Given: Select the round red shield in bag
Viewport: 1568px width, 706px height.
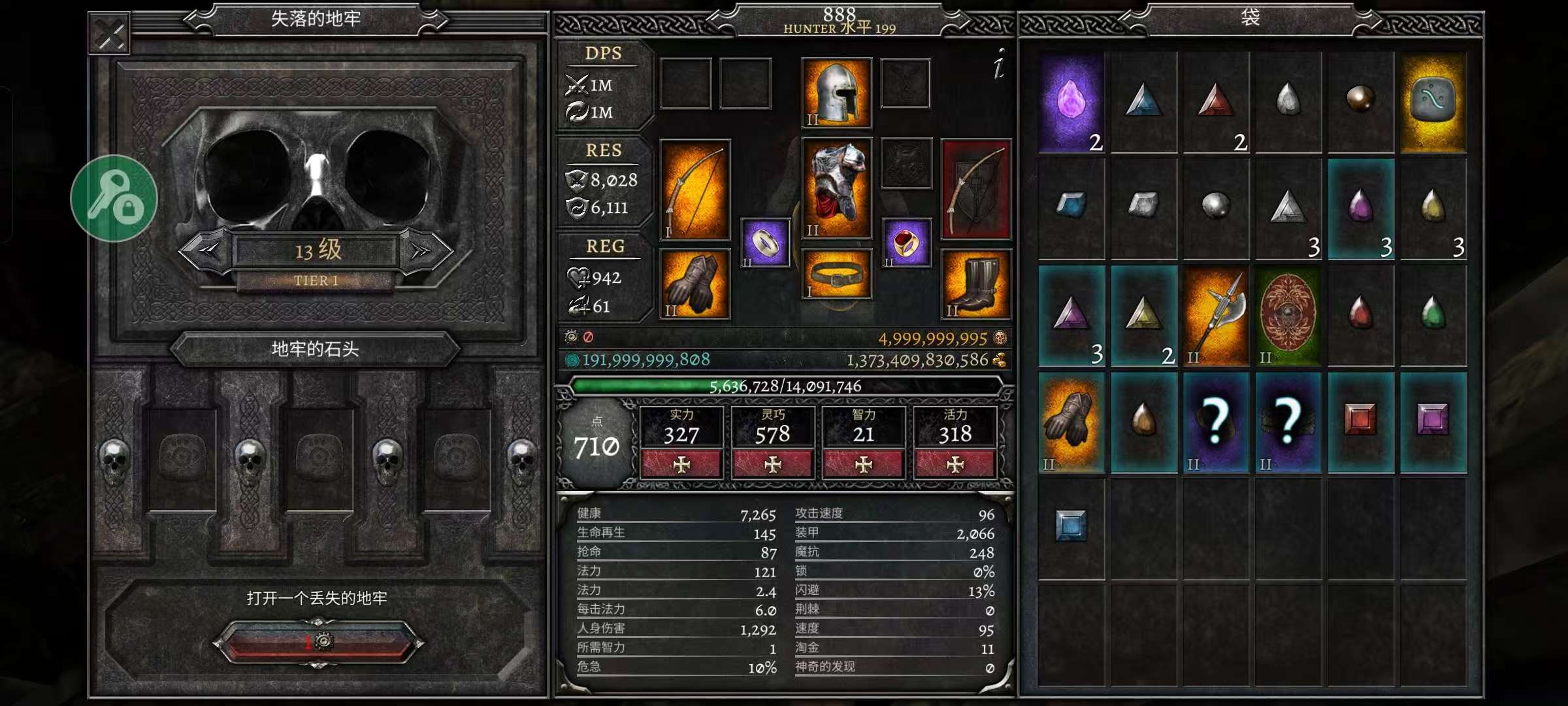Looking at the screenshot, I should 1288,316.
